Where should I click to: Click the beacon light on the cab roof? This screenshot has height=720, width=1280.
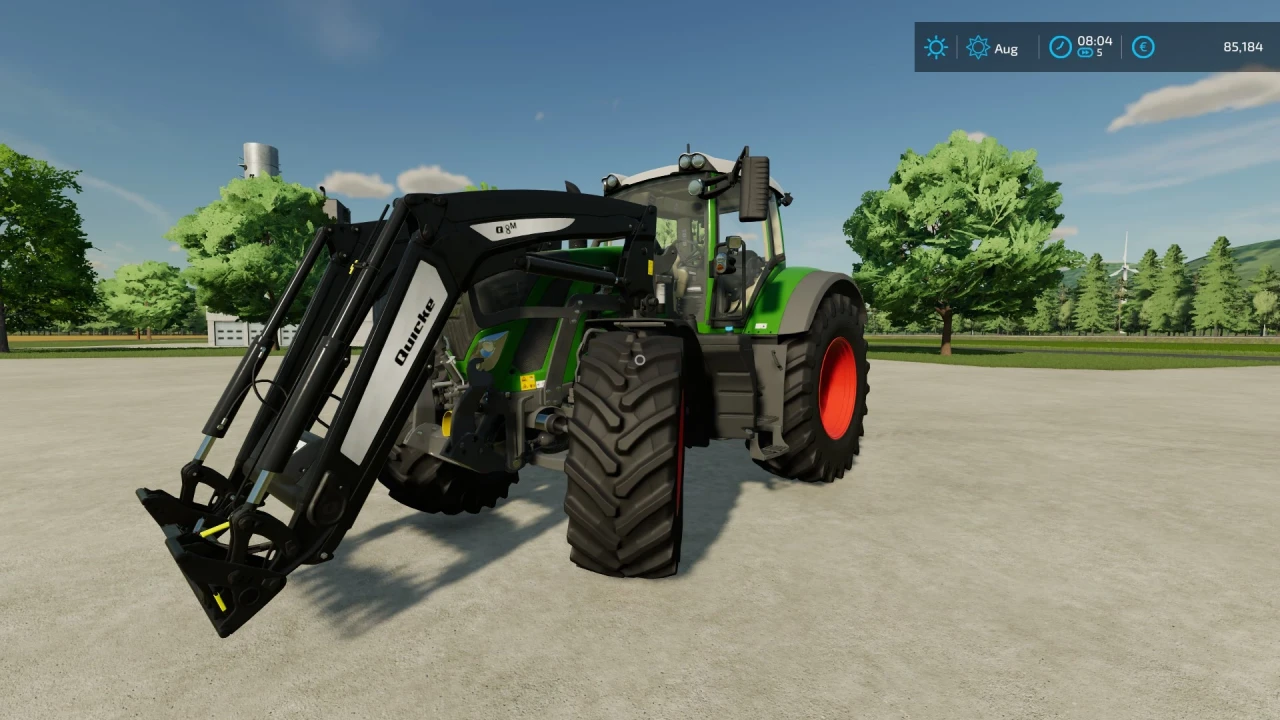[x=690, y=162]
